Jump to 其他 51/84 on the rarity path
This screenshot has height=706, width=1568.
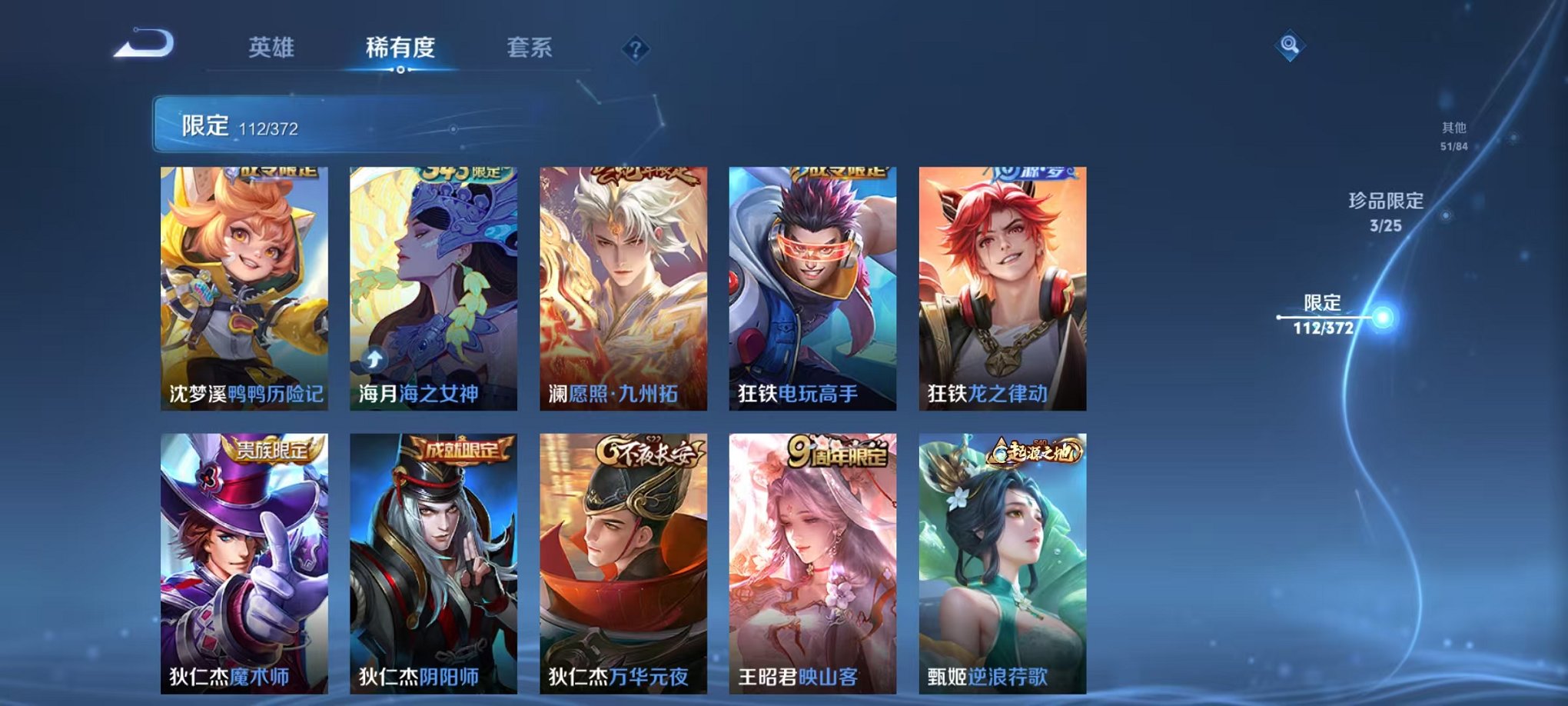point(1453,135)
